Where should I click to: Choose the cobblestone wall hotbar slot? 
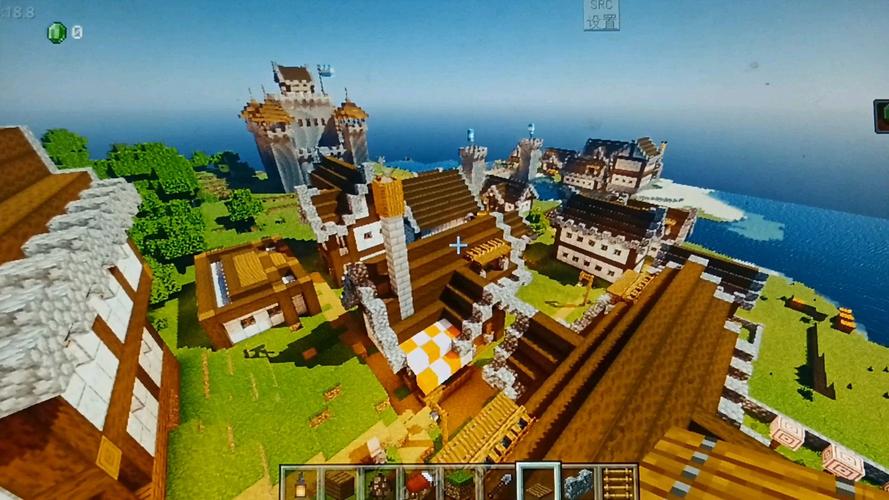579,483
